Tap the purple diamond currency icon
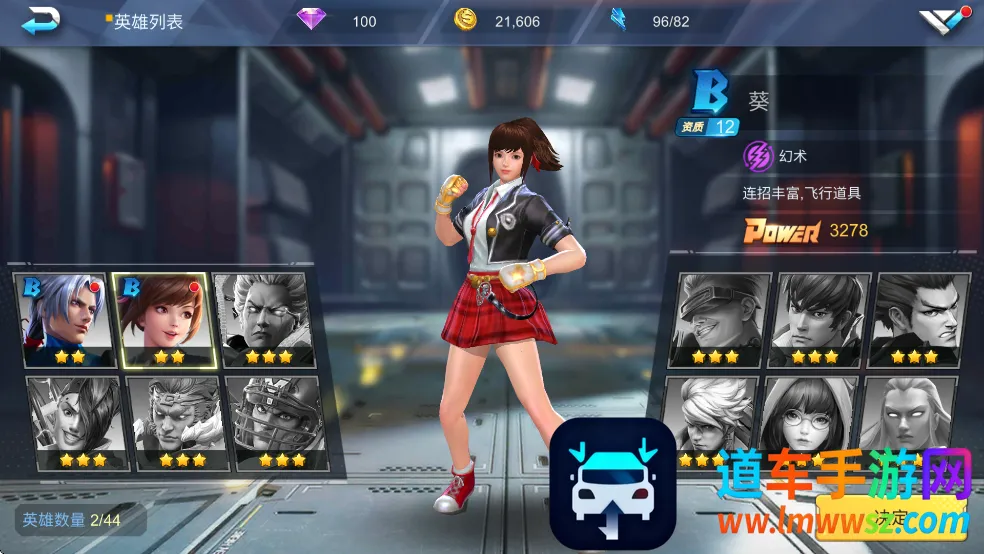 click(312, 20)
